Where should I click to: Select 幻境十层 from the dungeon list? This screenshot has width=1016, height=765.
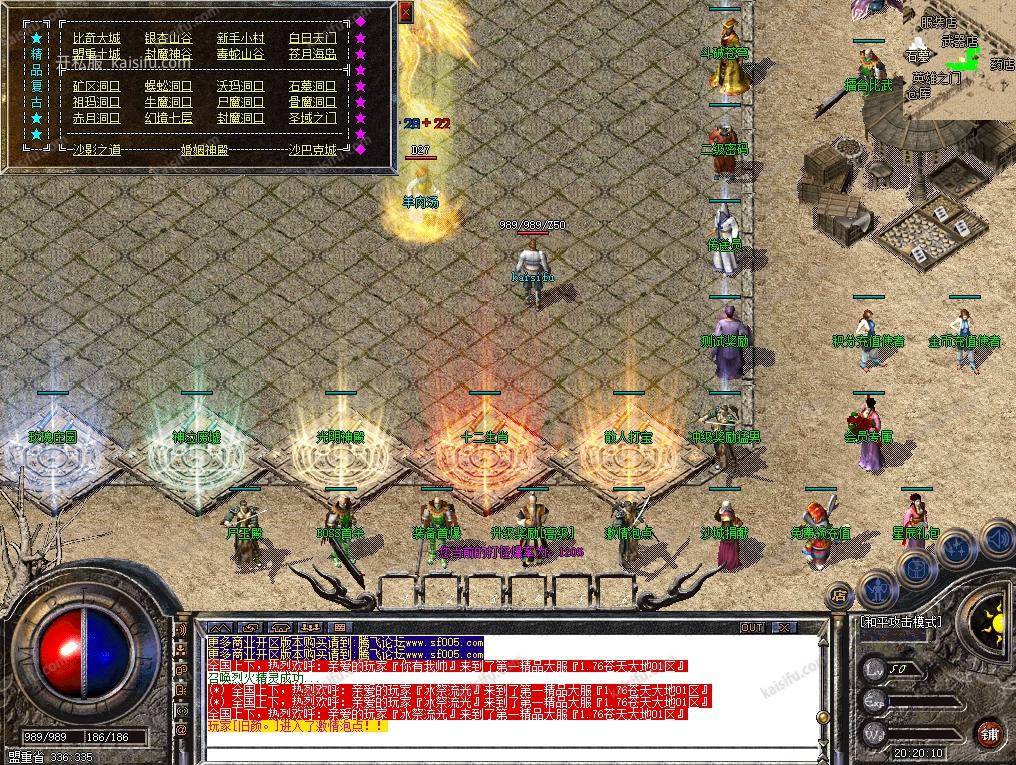point(168,118)
